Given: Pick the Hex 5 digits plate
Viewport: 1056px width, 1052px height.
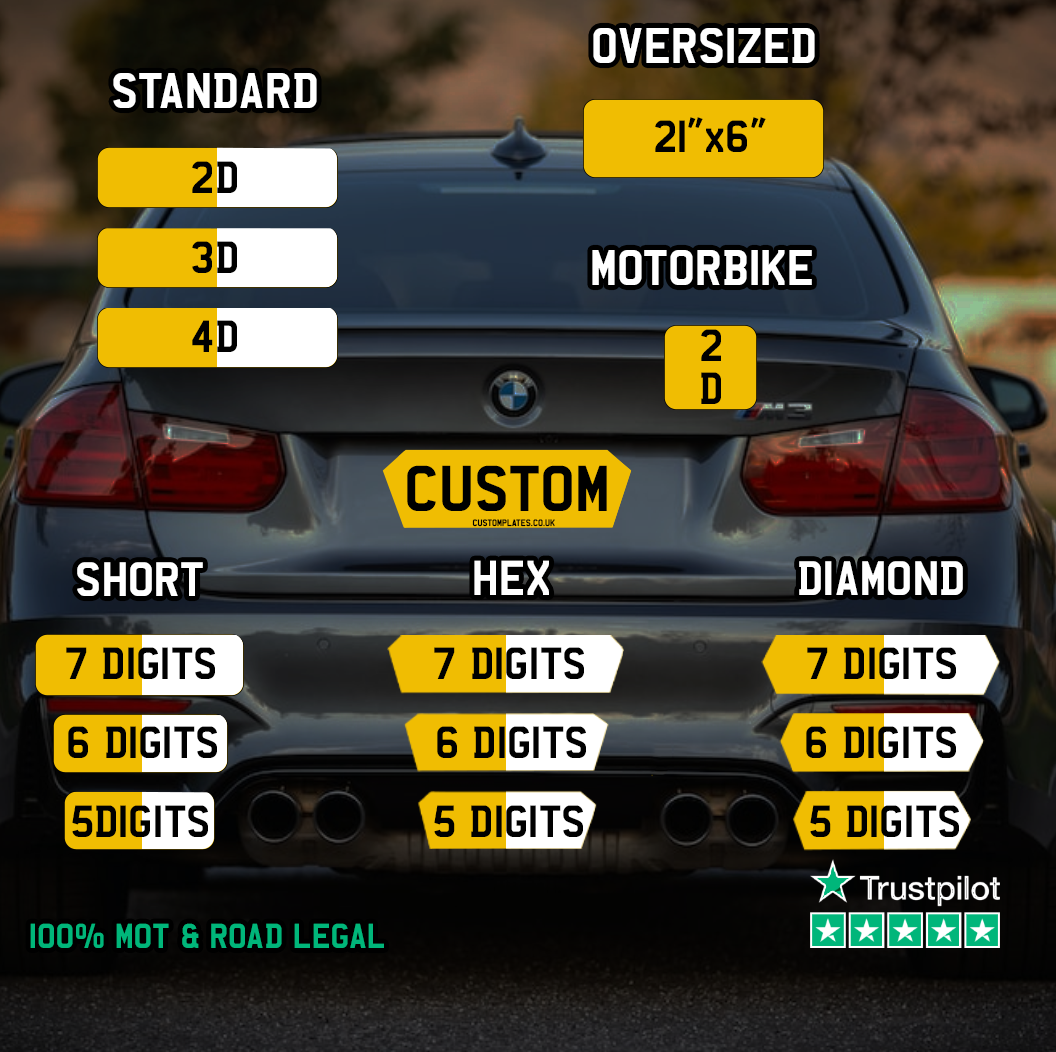Looking at the screenshot, I should pos(506,822).
